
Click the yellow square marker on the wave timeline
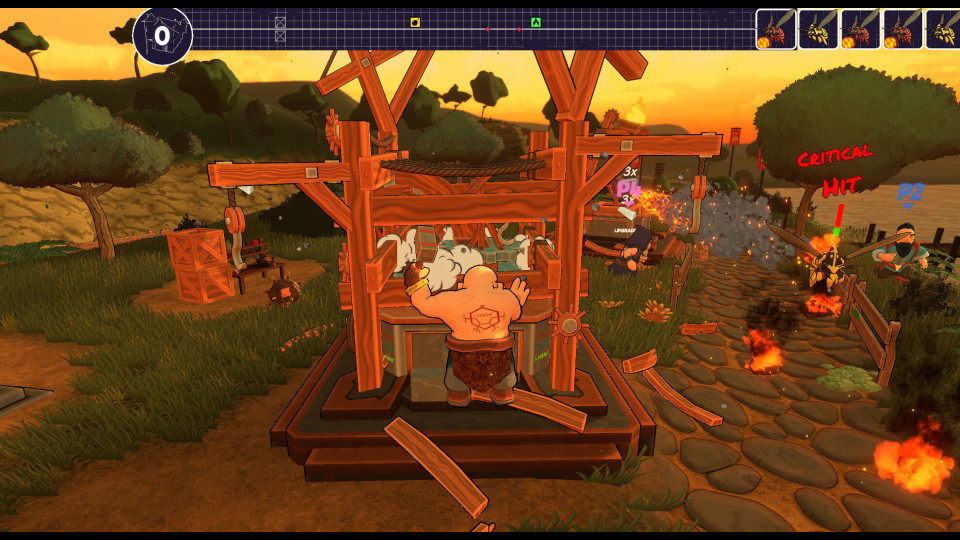(415, 22)
